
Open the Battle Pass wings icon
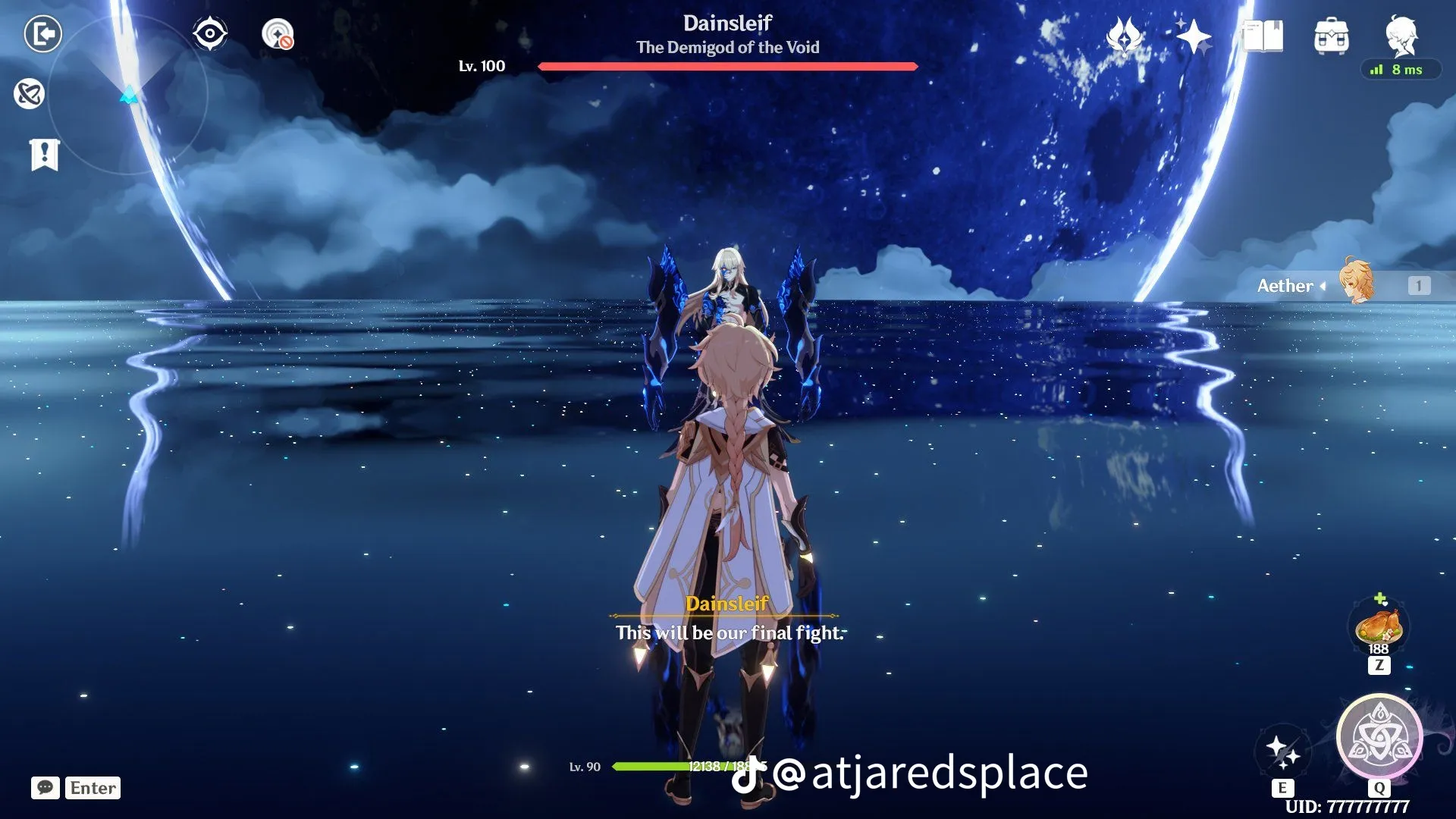(1125, 36)
